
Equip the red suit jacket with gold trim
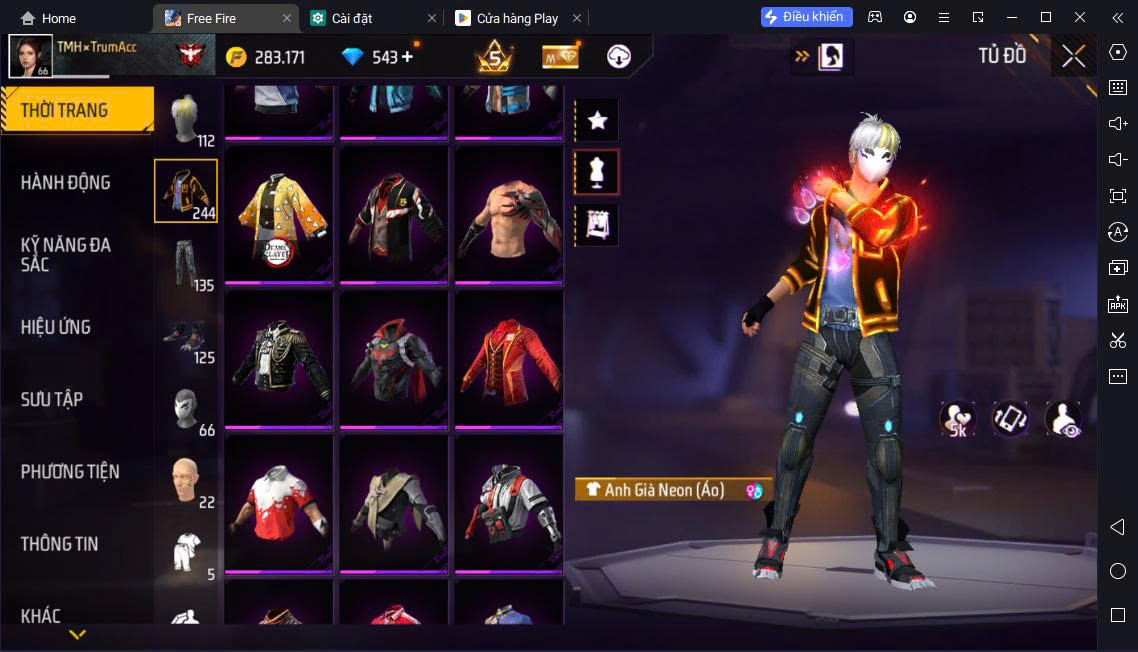pos(509,359)
